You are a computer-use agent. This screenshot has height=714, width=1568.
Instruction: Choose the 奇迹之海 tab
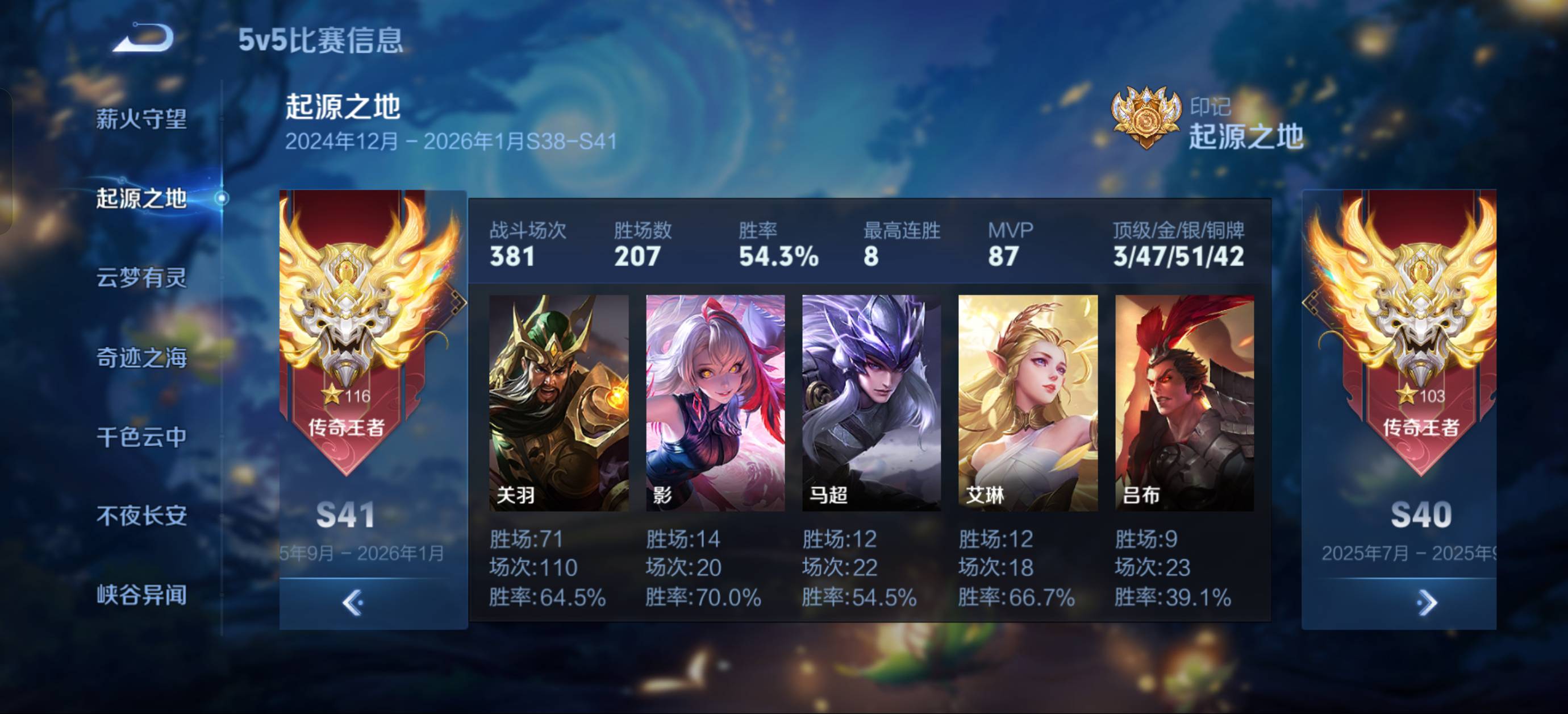[x=141, y=358]
